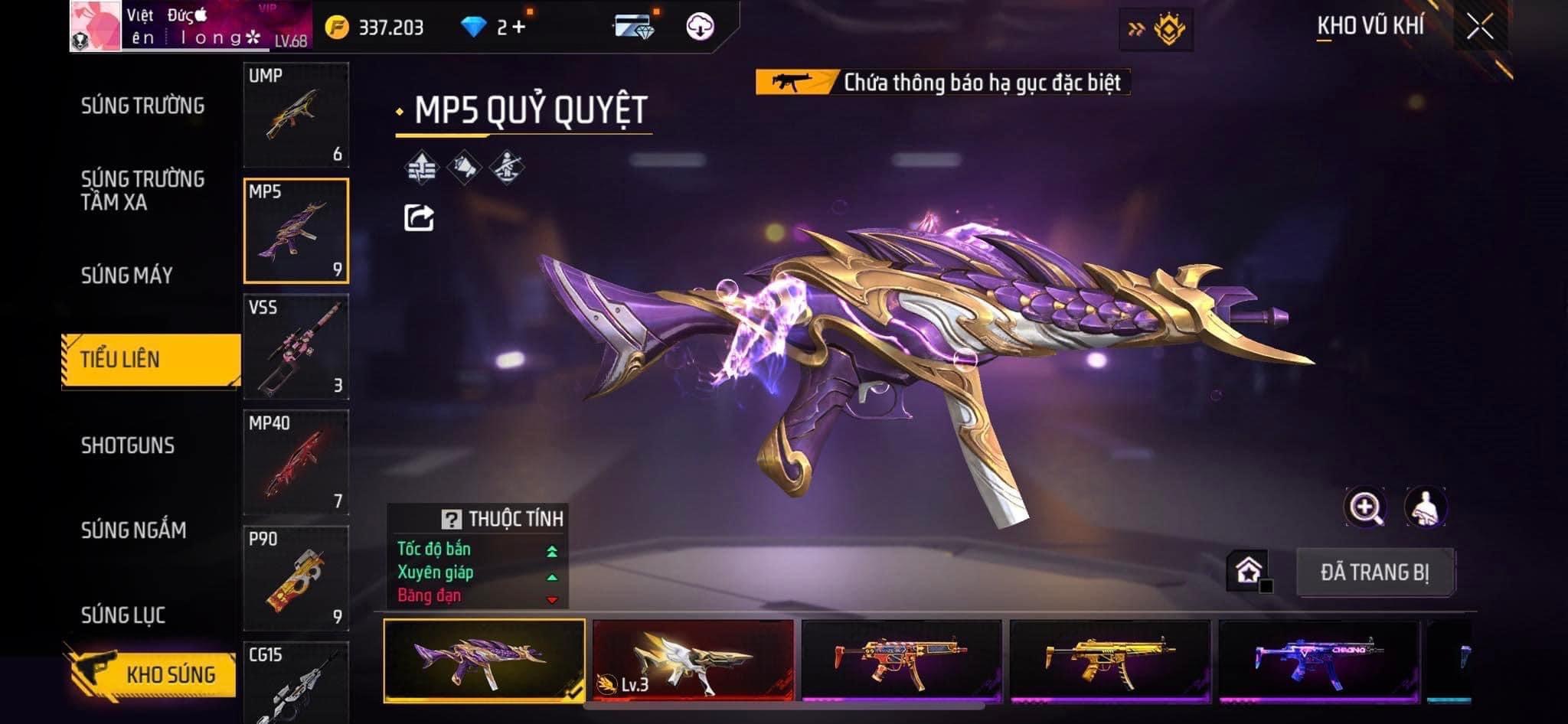Switch to the Súng Ngắm category
This screenshot has height=724, width=1568.
(133, 530)
